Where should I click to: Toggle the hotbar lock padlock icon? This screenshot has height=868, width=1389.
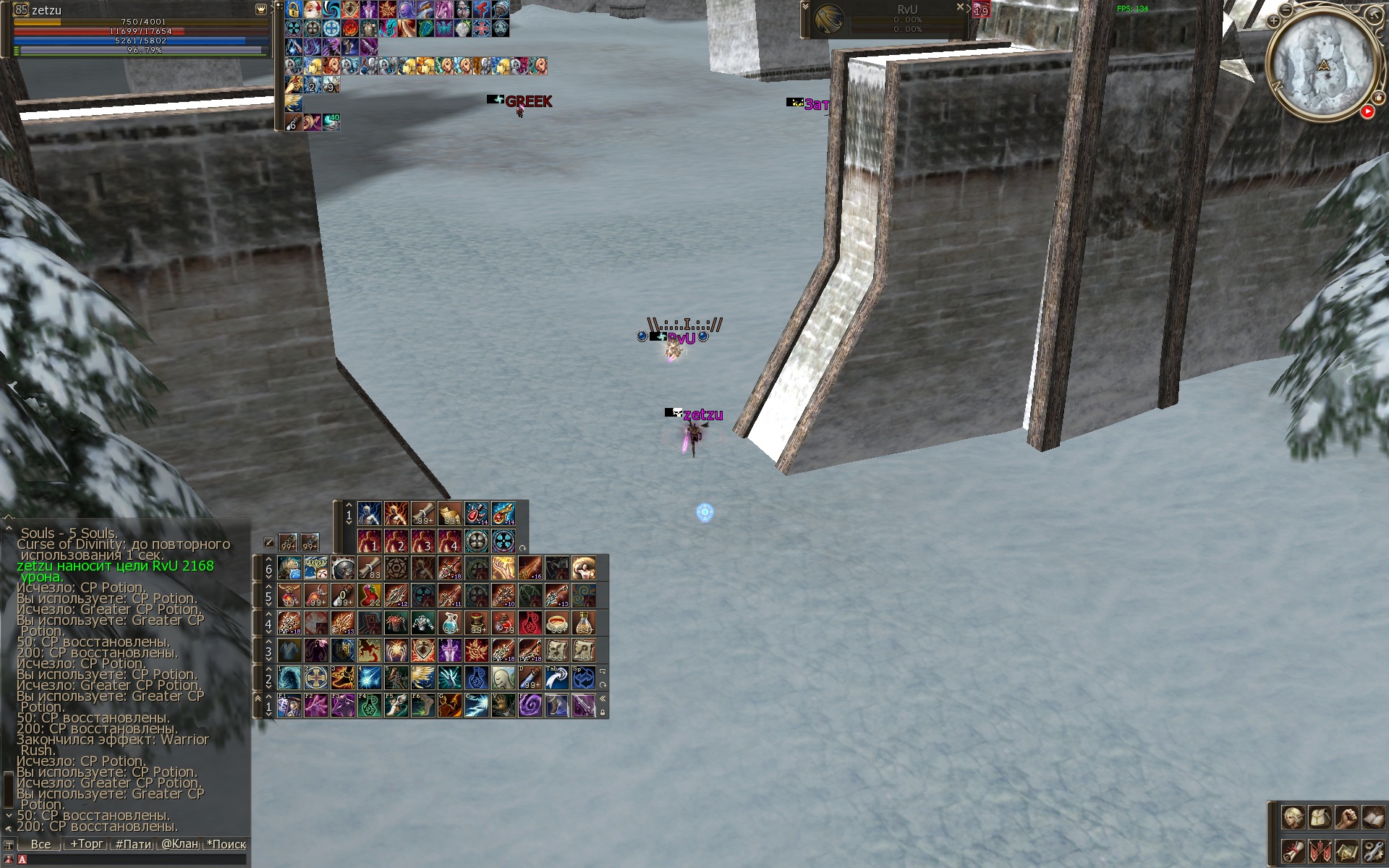click(x=603, y=712)
